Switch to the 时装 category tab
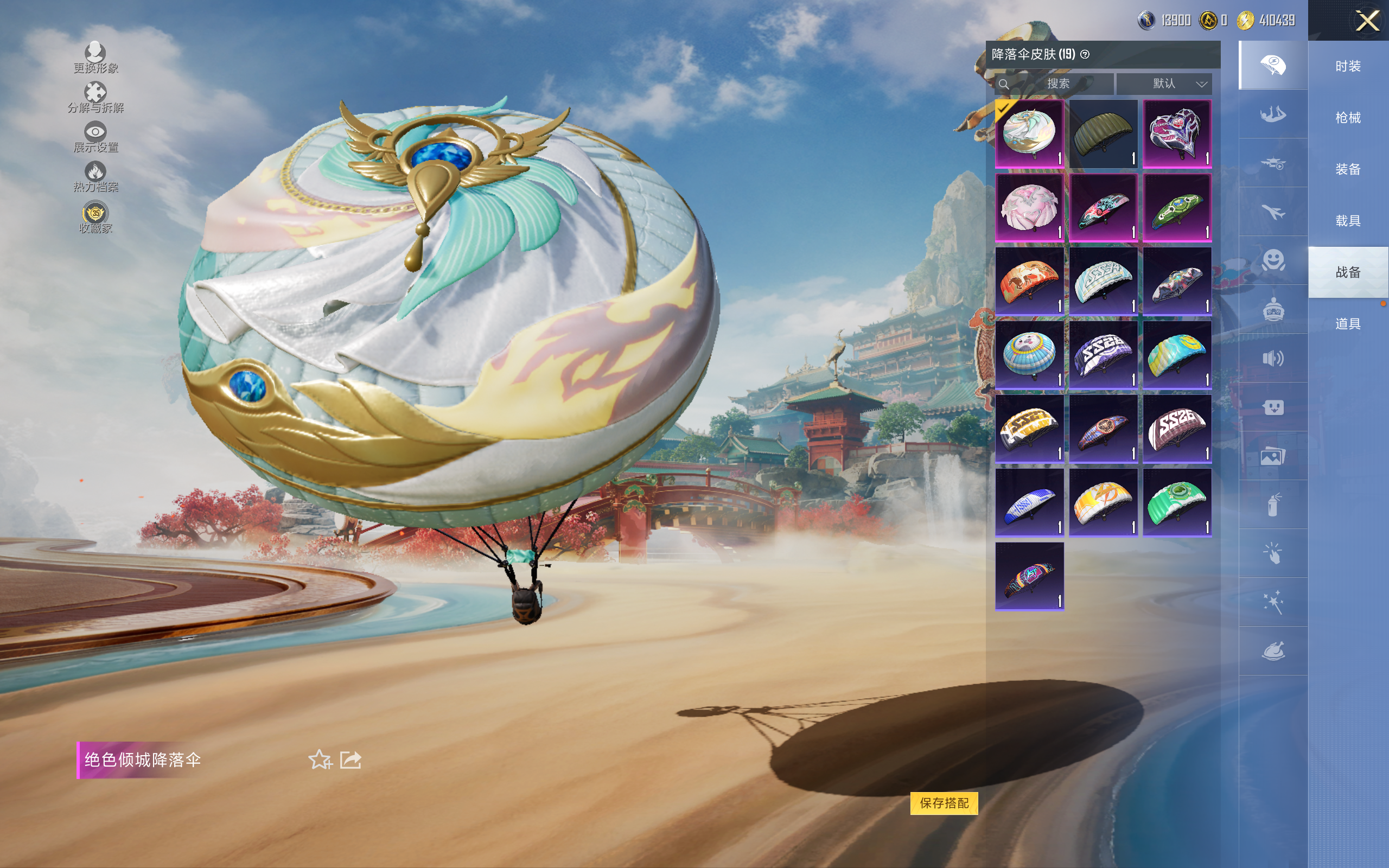The width and height of the screenshot is (1389, 868). 1348,67
